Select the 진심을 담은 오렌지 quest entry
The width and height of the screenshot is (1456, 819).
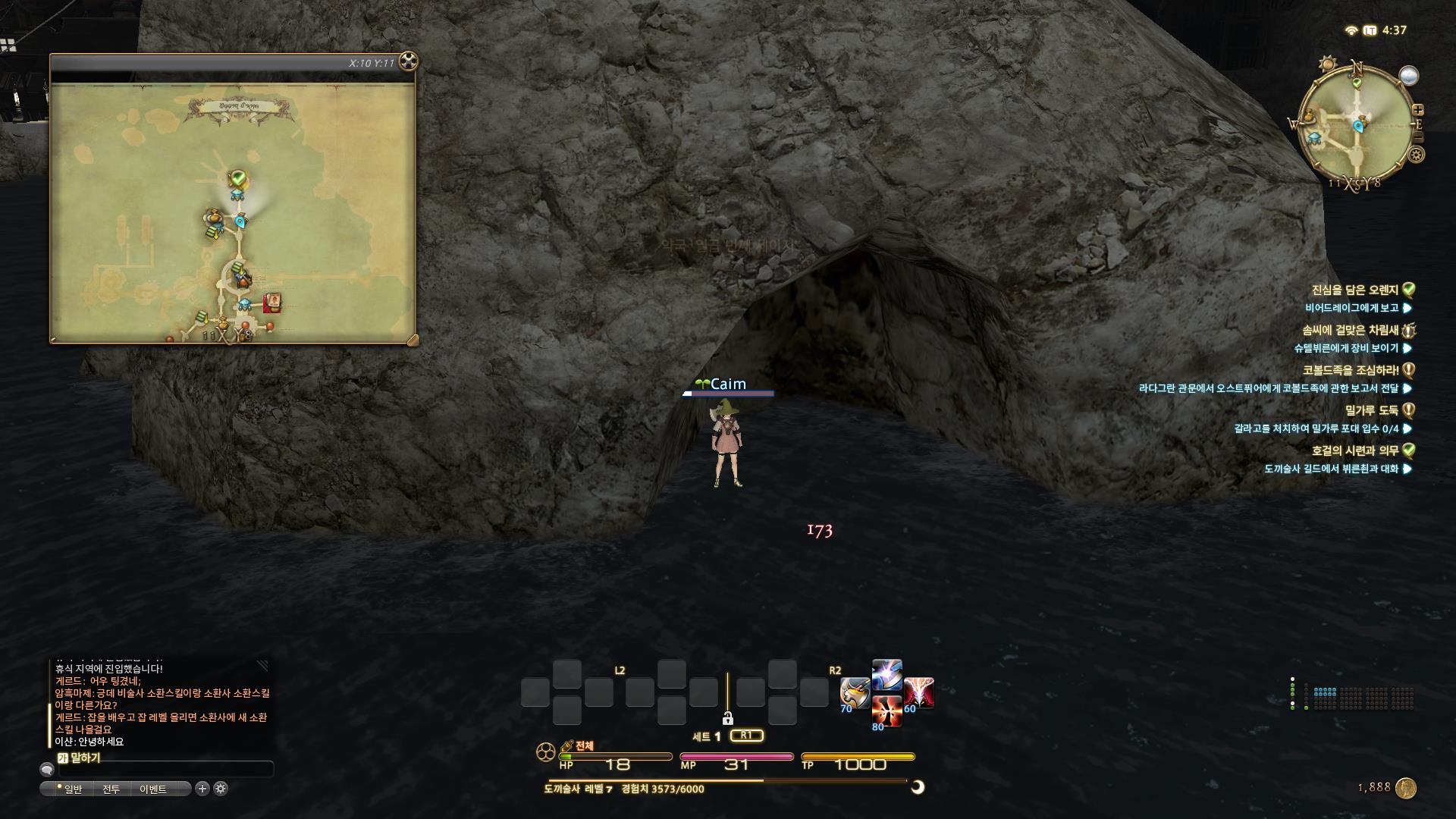1354,290
